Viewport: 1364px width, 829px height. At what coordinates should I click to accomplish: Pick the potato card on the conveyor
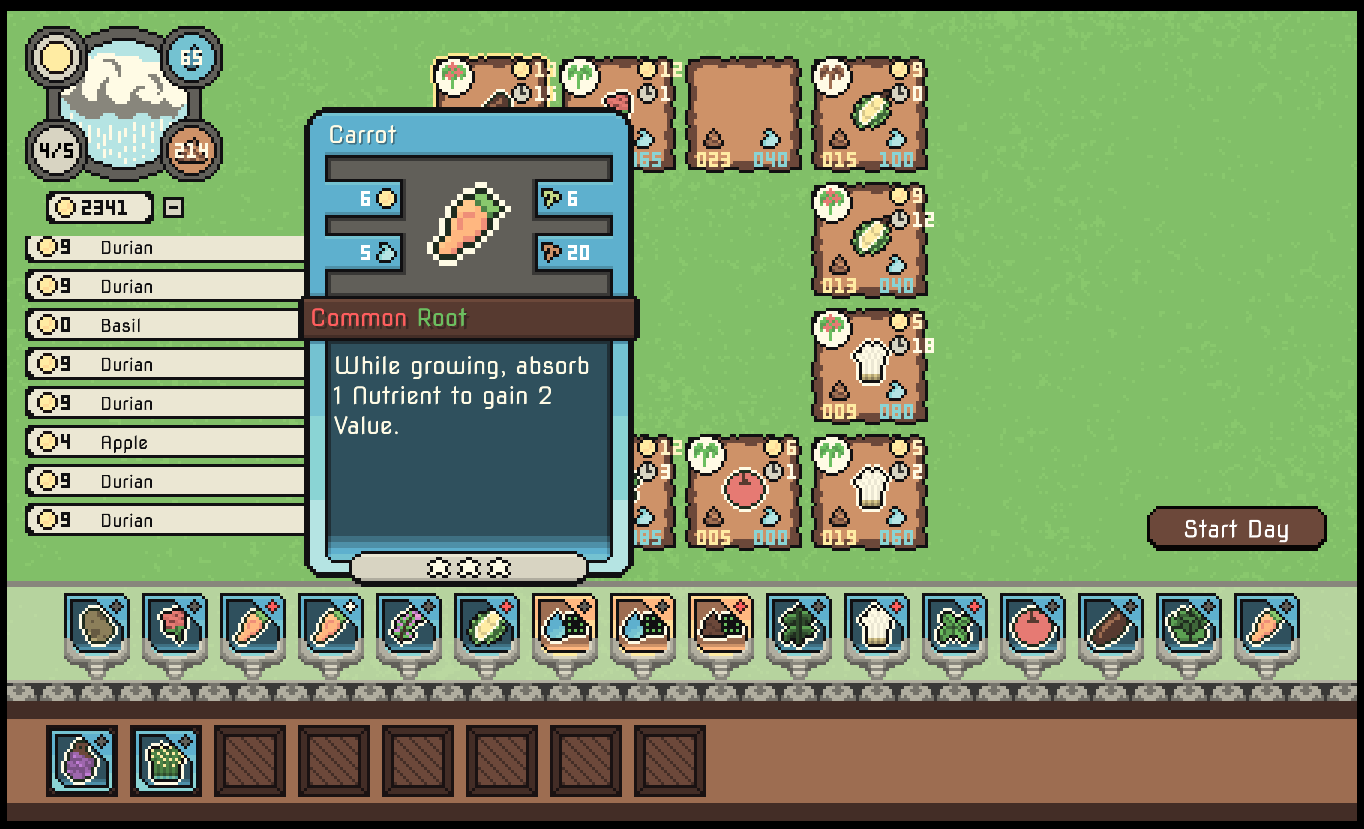pos(98,625)
